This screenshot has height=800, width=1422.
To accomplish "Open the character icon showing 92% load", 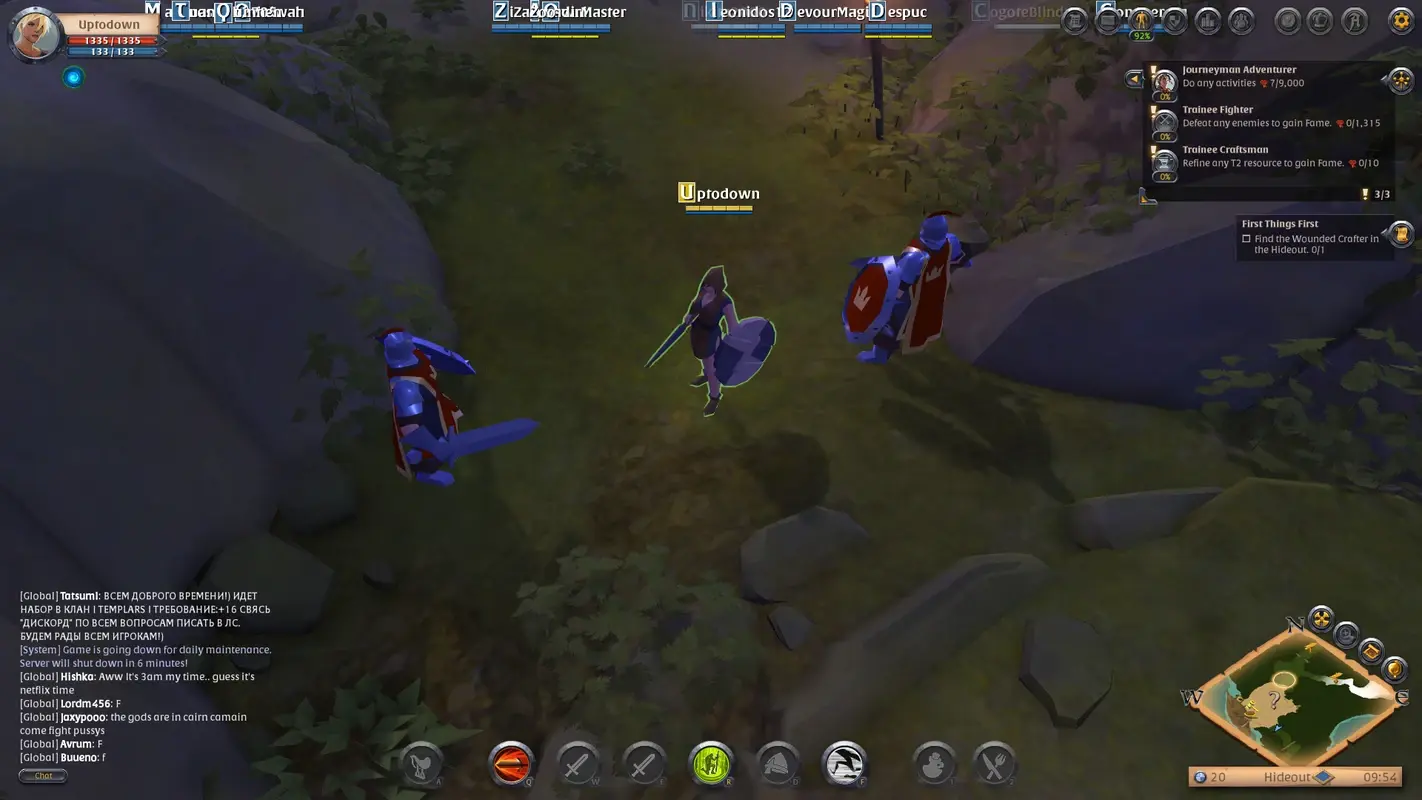I will (x=1143, y=21).
